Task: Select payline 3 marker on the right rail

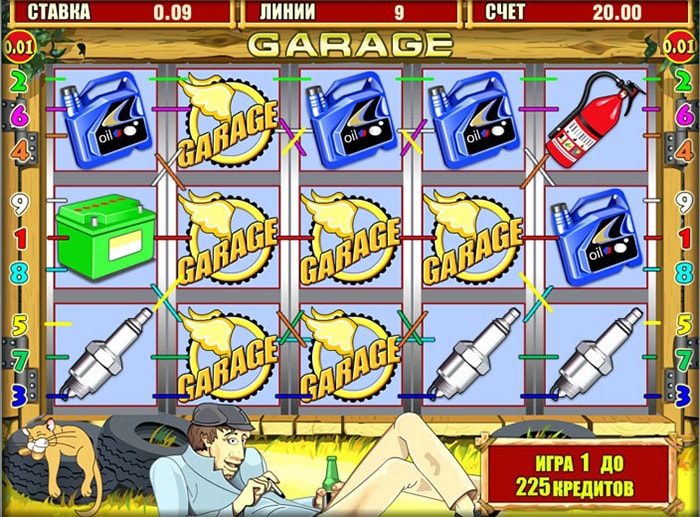Action: click(x=684, y=396)
